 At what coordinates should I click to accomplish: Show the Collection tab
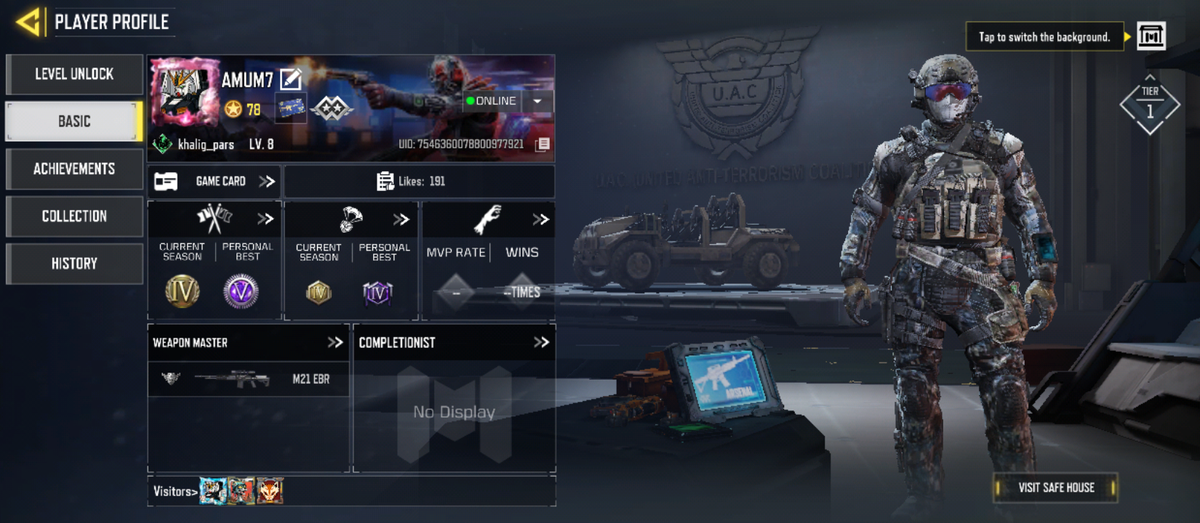coord(74,216)
